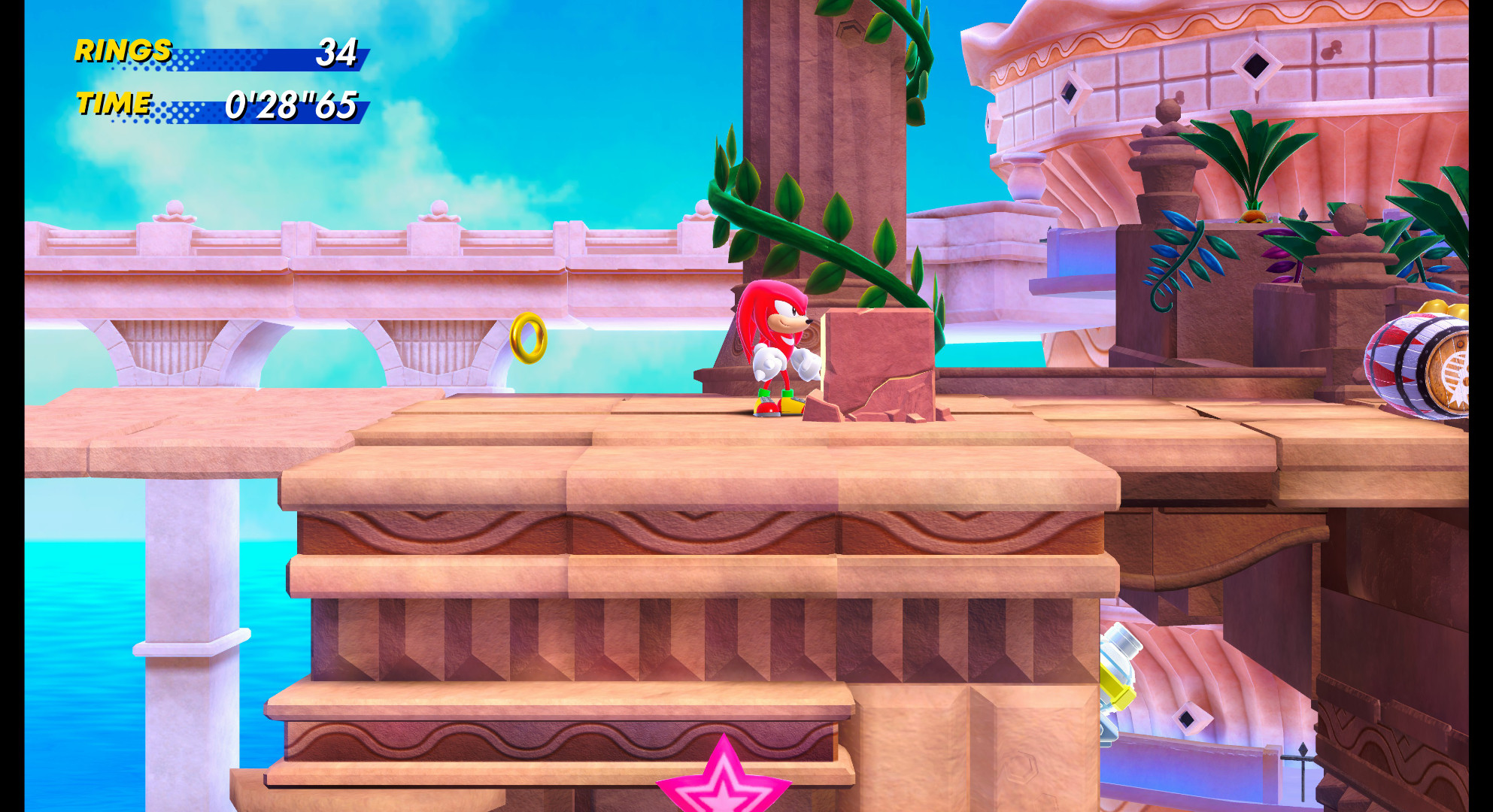Click the yellow TIME label
1493x812 pixels.
(x=113, y=104)
